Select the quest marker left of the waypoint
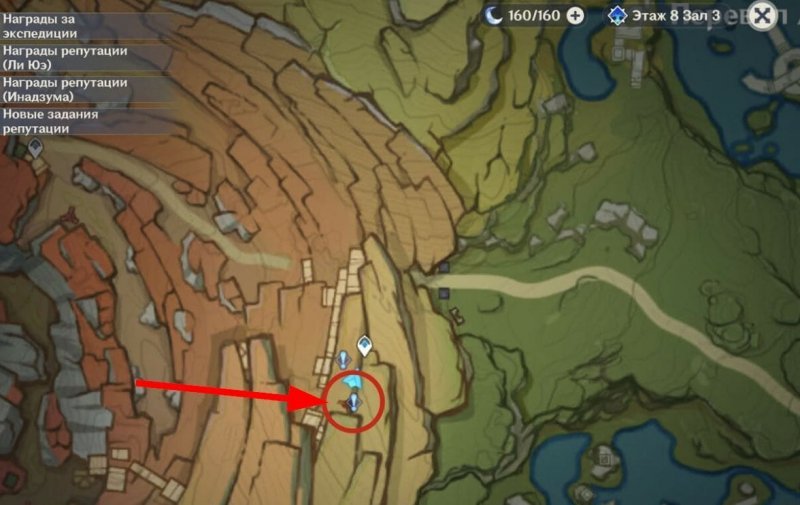The height and width of the screenshot is (505, 800). (343, 358)
